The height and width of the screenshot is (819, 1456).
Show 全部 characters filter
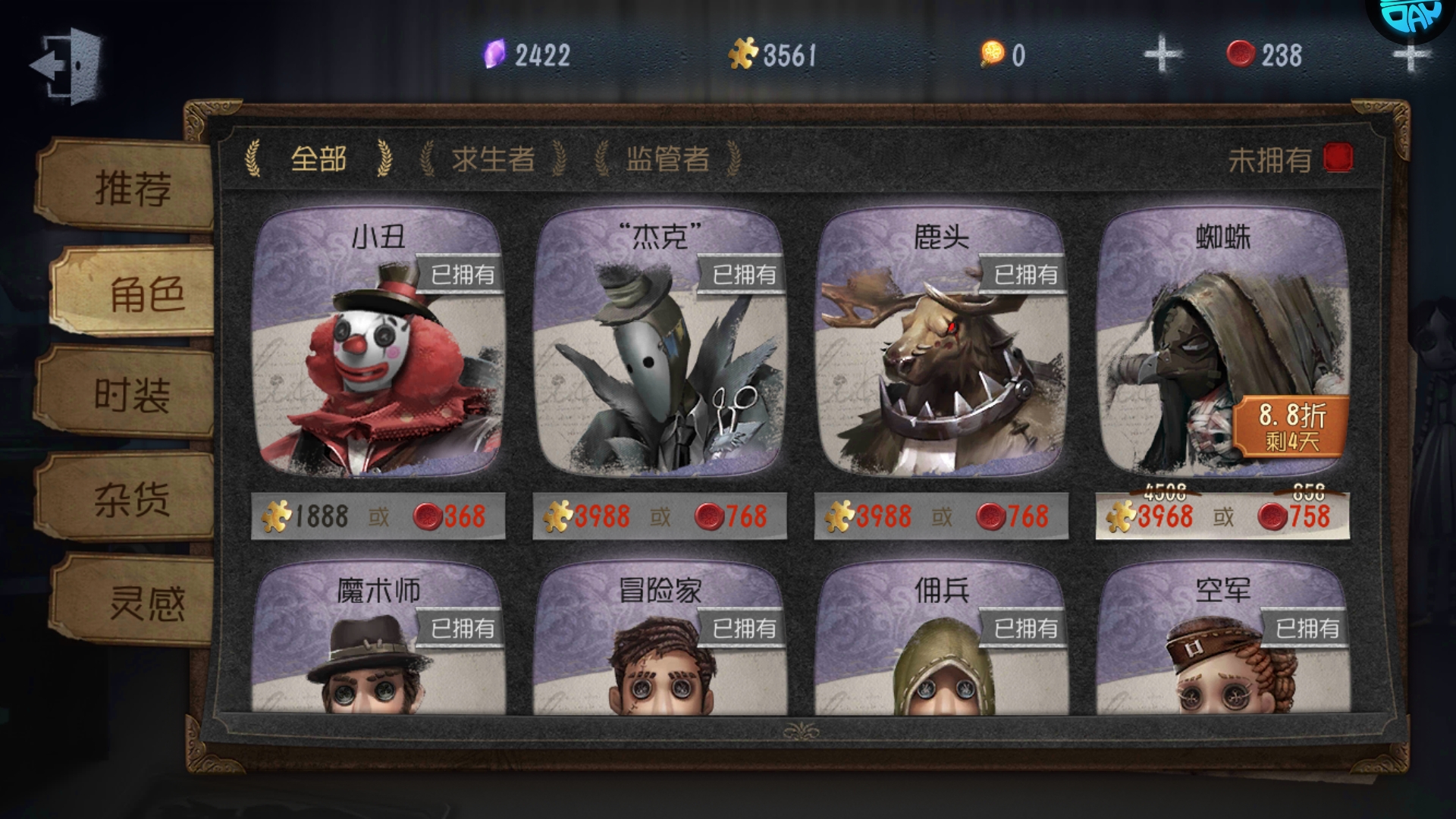318,159
